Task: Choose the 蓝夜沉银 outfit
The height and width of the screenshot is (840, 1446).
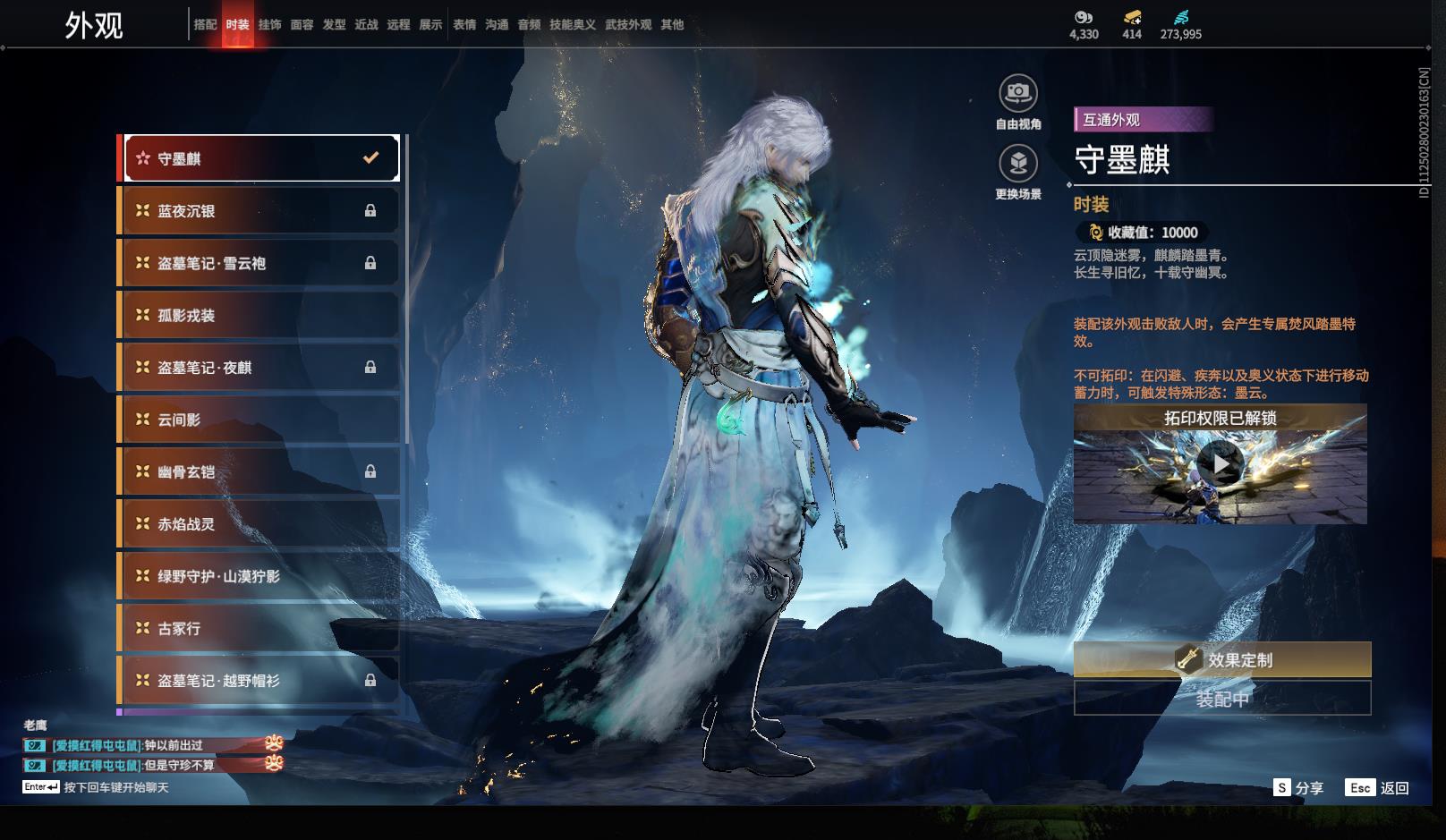Action: click(x=260, y=211)
